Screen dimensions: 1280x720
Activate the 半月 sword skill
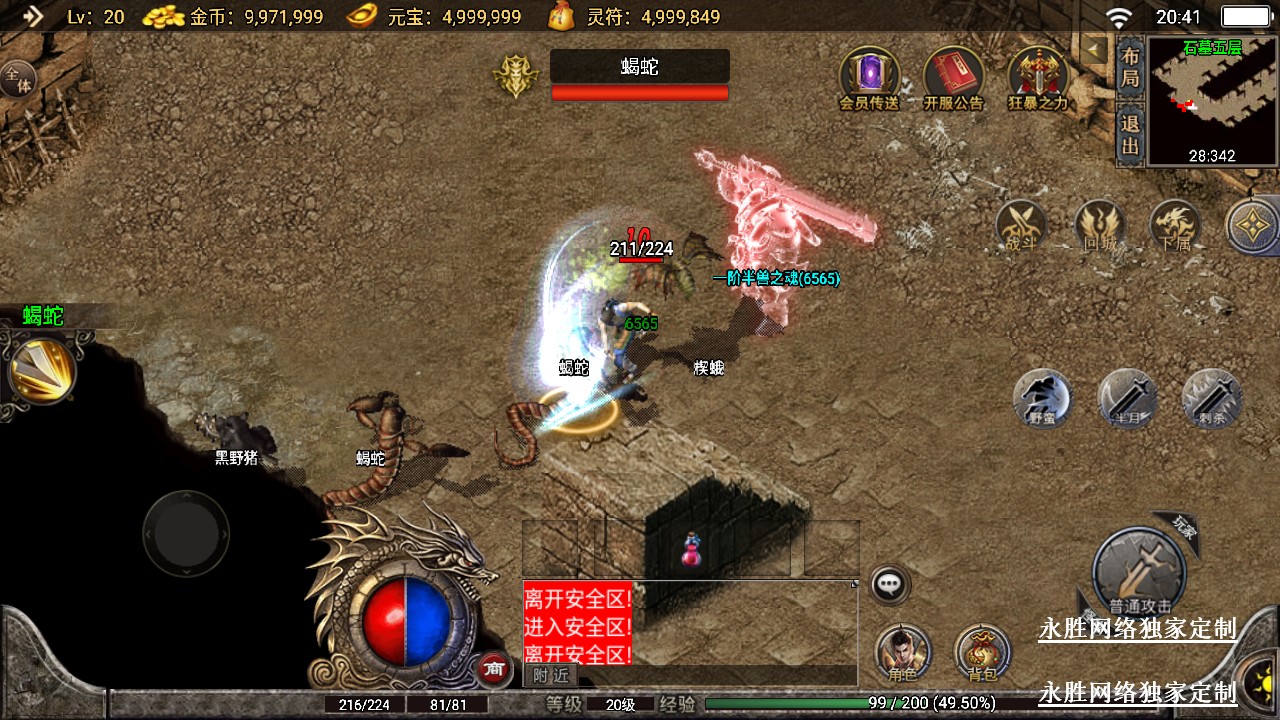pos(1127,398)
